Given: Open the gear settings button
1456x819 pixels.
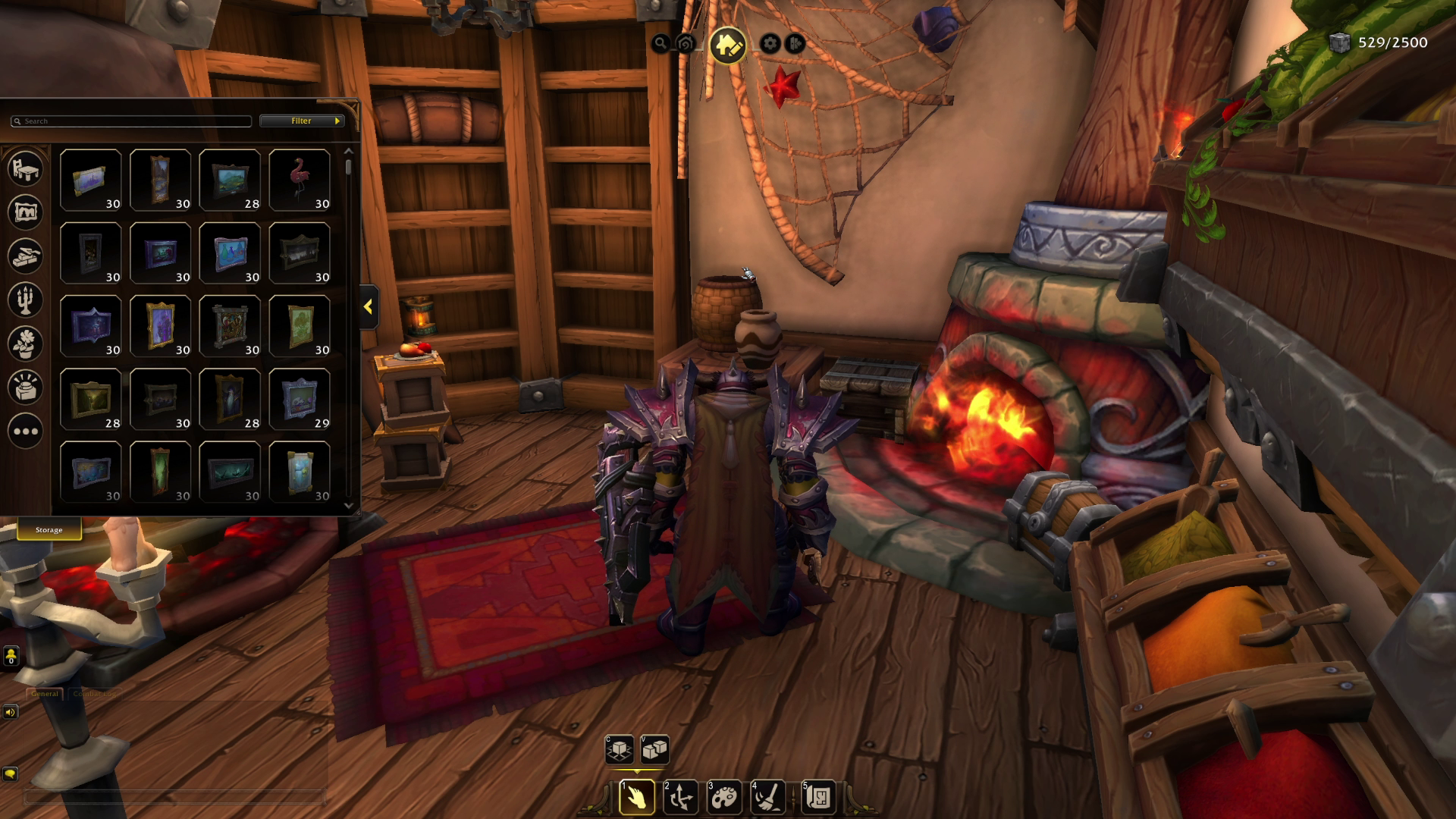Looking at the screenshot, I should tap(770, 43).
